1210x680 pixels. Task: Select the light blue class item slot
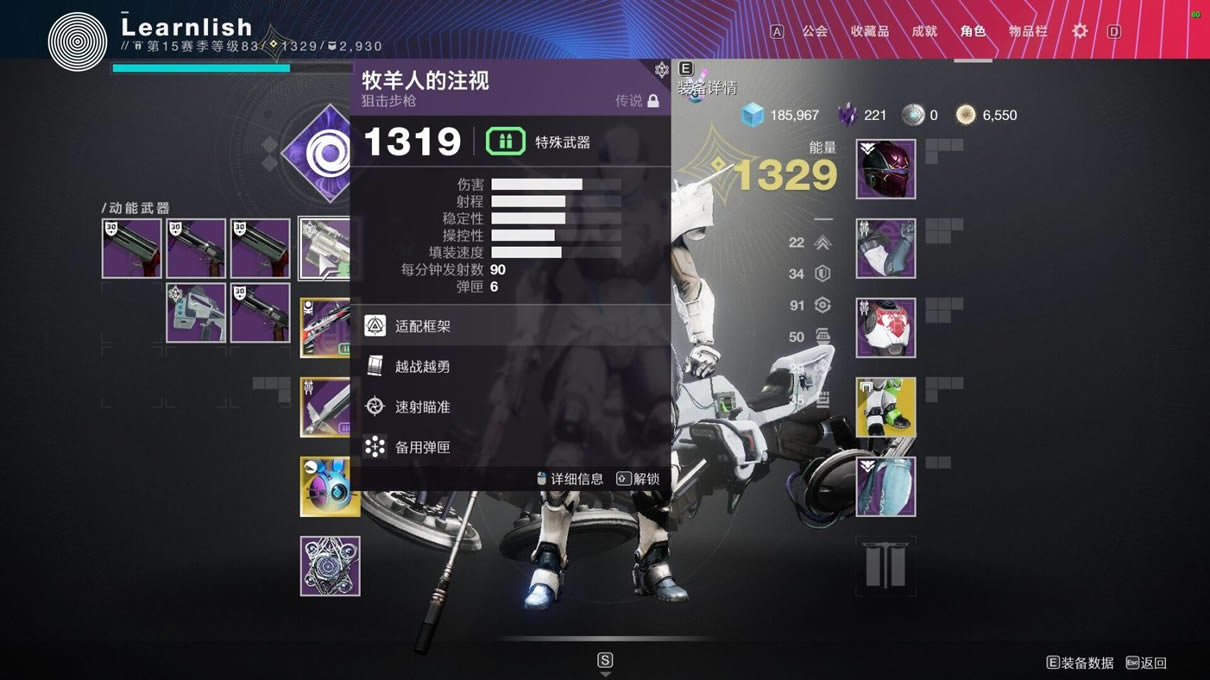click(886, 487)
